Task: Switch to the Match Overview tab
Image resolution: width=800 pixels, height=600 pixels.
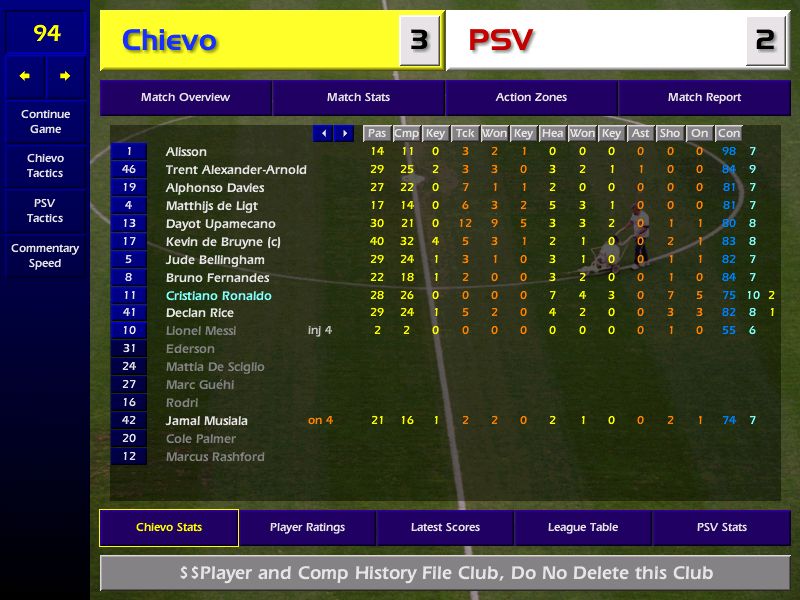Action: tap(185, 98)
